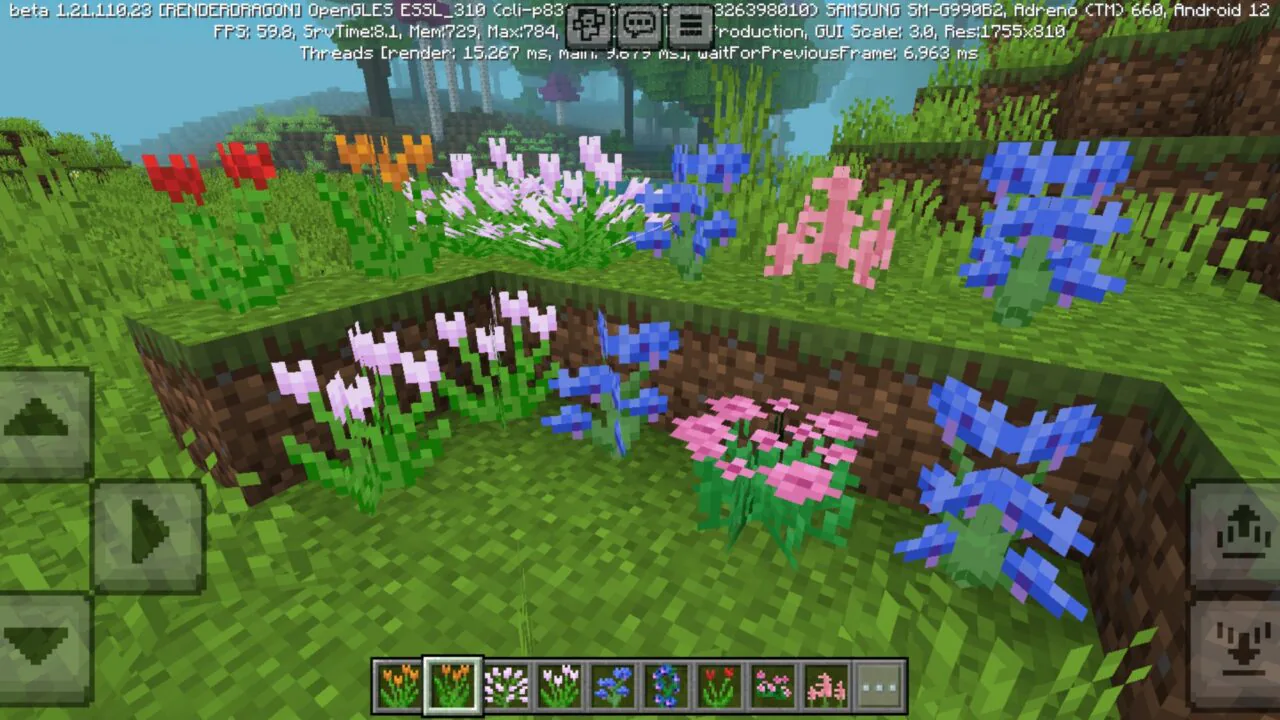
Task: Select the tall pink flower hotbar slot
Action: 826,686
